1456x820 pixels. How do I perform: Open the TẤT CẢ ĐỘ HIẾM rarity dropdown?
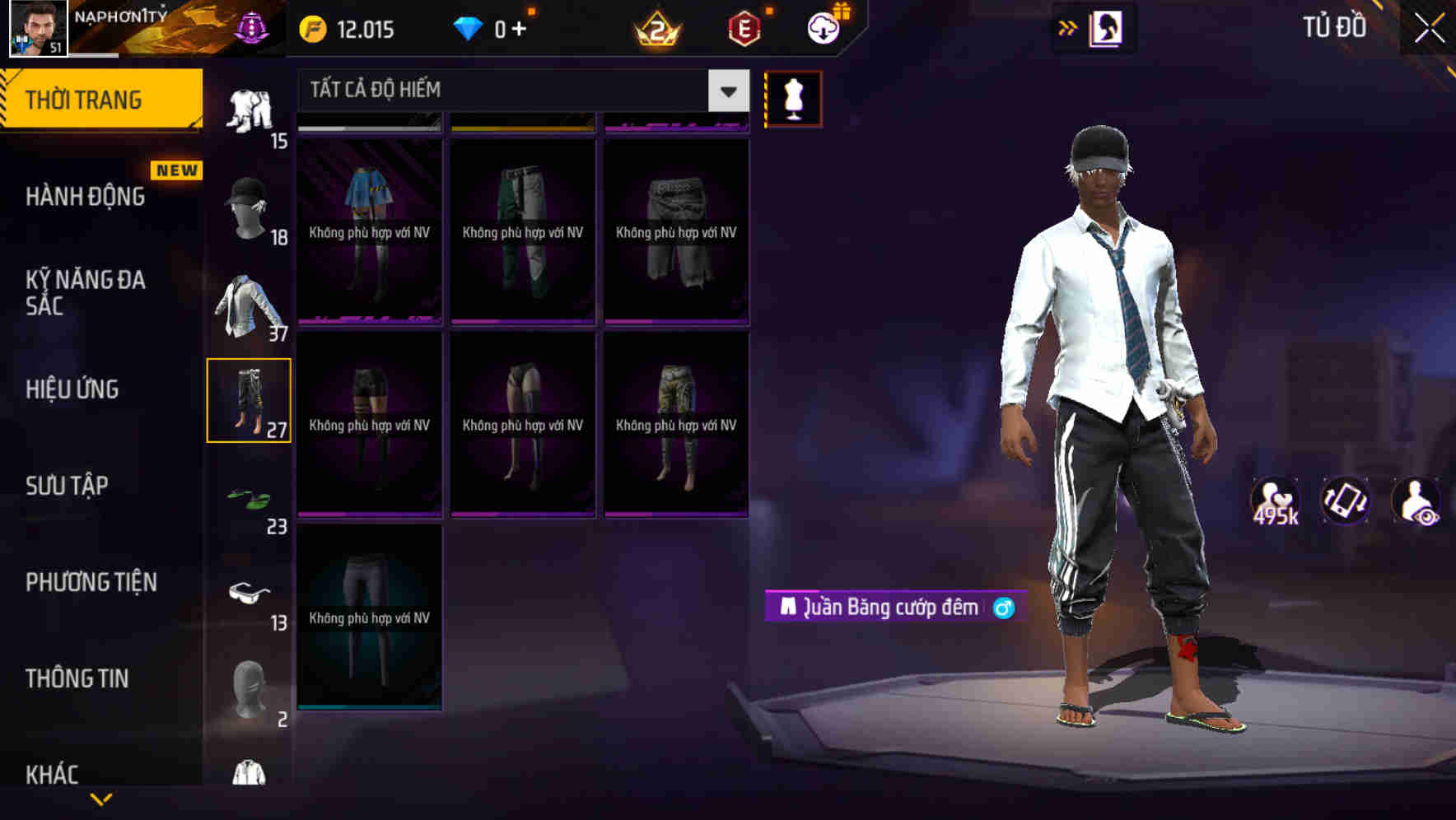click(x=519, y=90)
